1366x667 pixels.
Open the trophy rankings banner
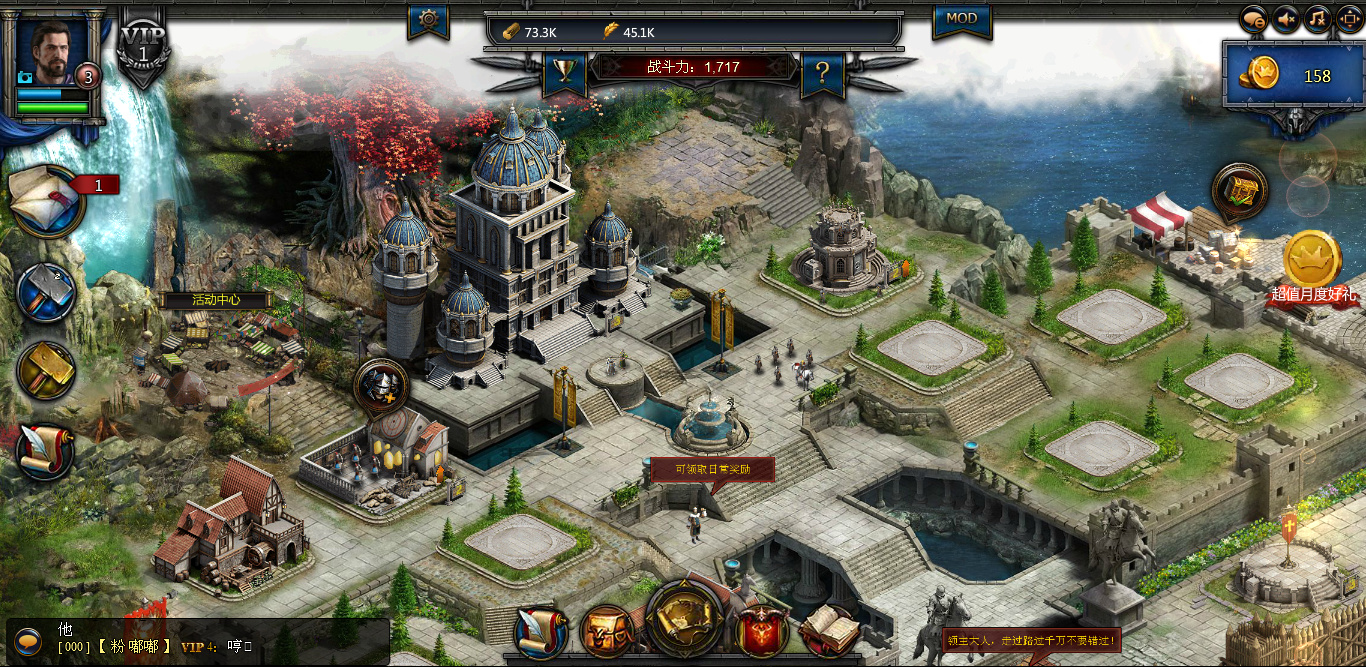coord(564,71)
